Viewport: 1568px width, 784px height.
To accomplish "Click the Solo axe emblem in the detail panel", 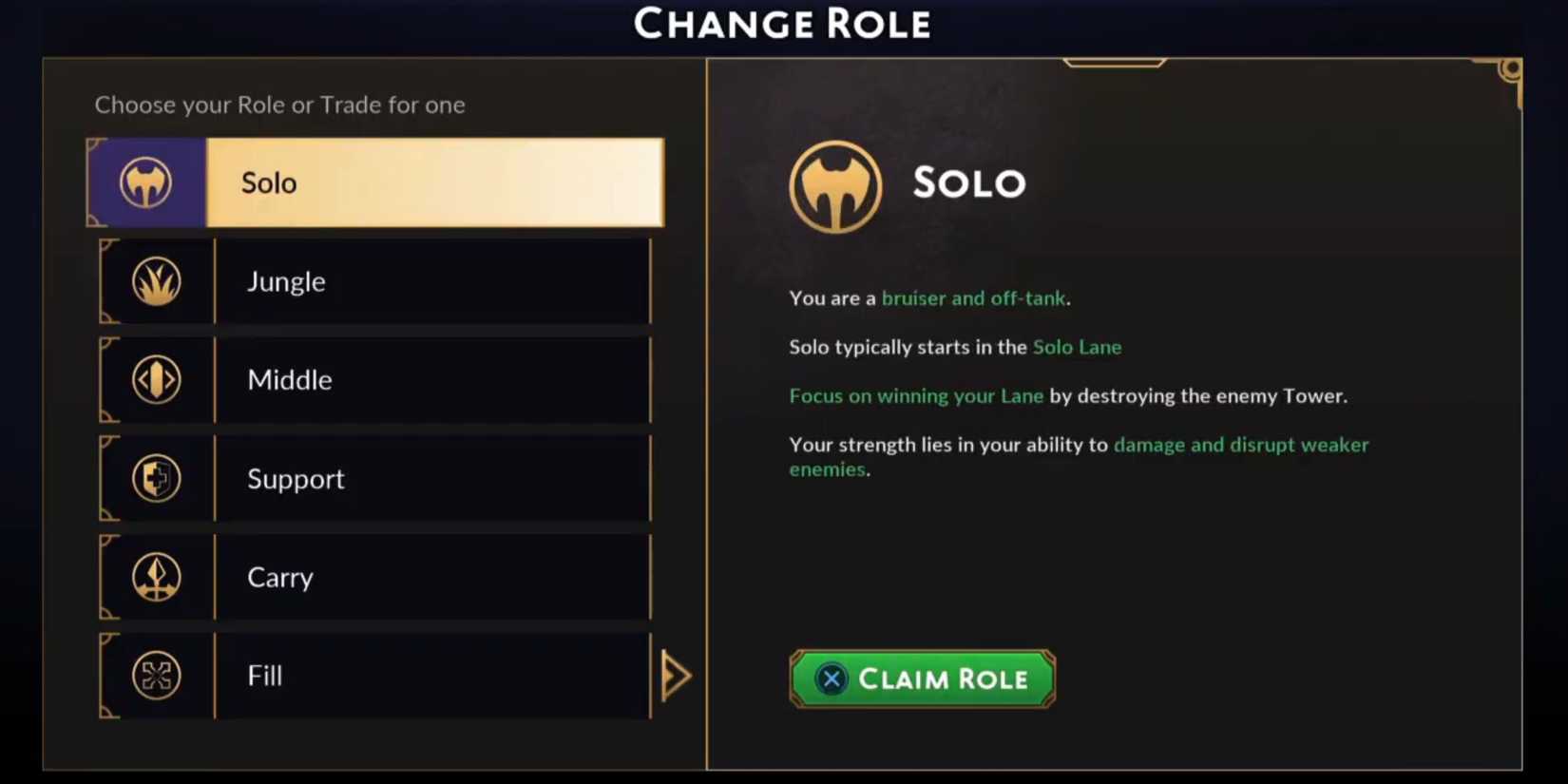I will pyautogui.click(x=835, y=186).
